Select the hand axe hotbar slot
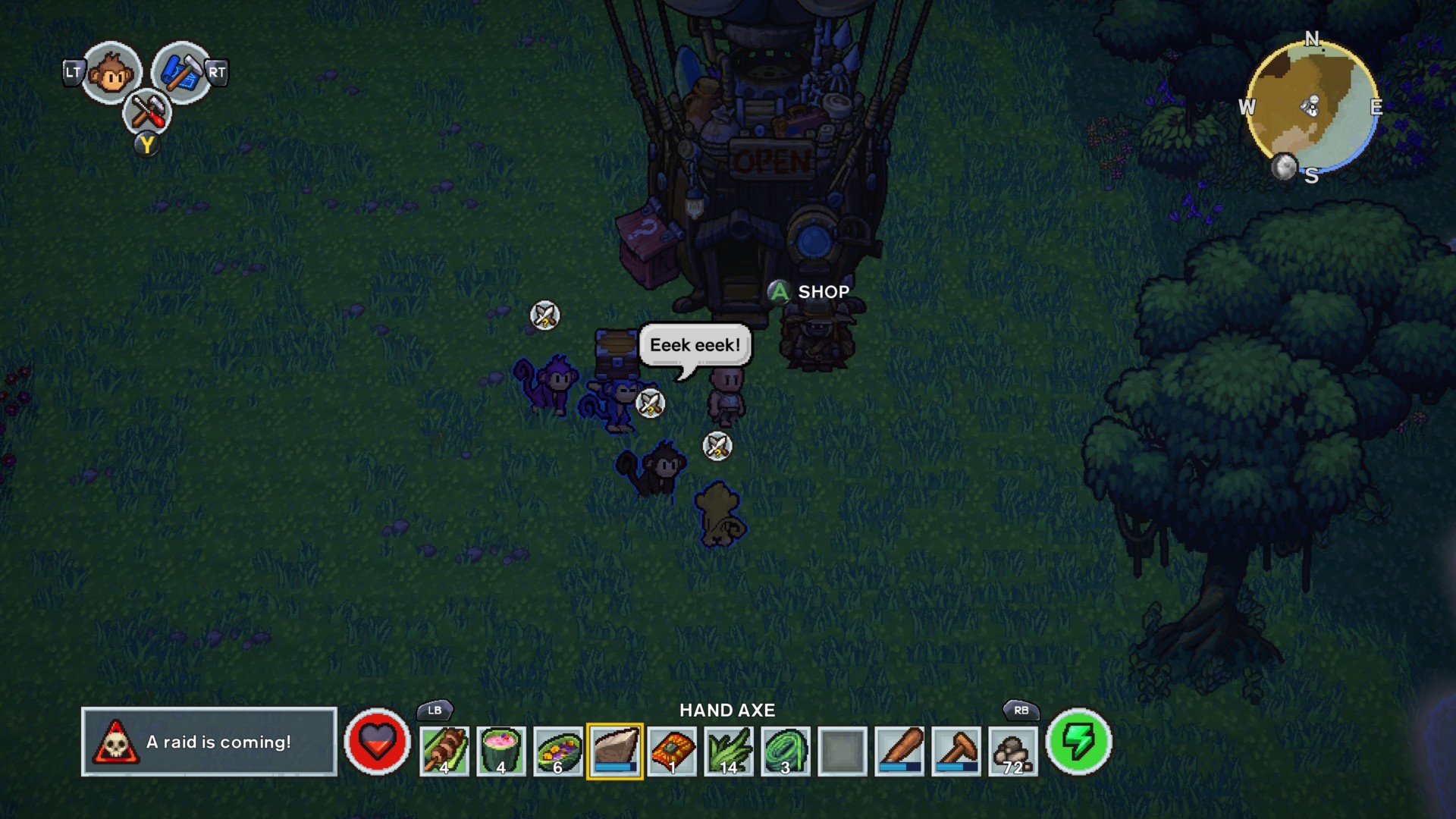The height and width of the screenshot is (819, 1456). (x=615, y=751)
